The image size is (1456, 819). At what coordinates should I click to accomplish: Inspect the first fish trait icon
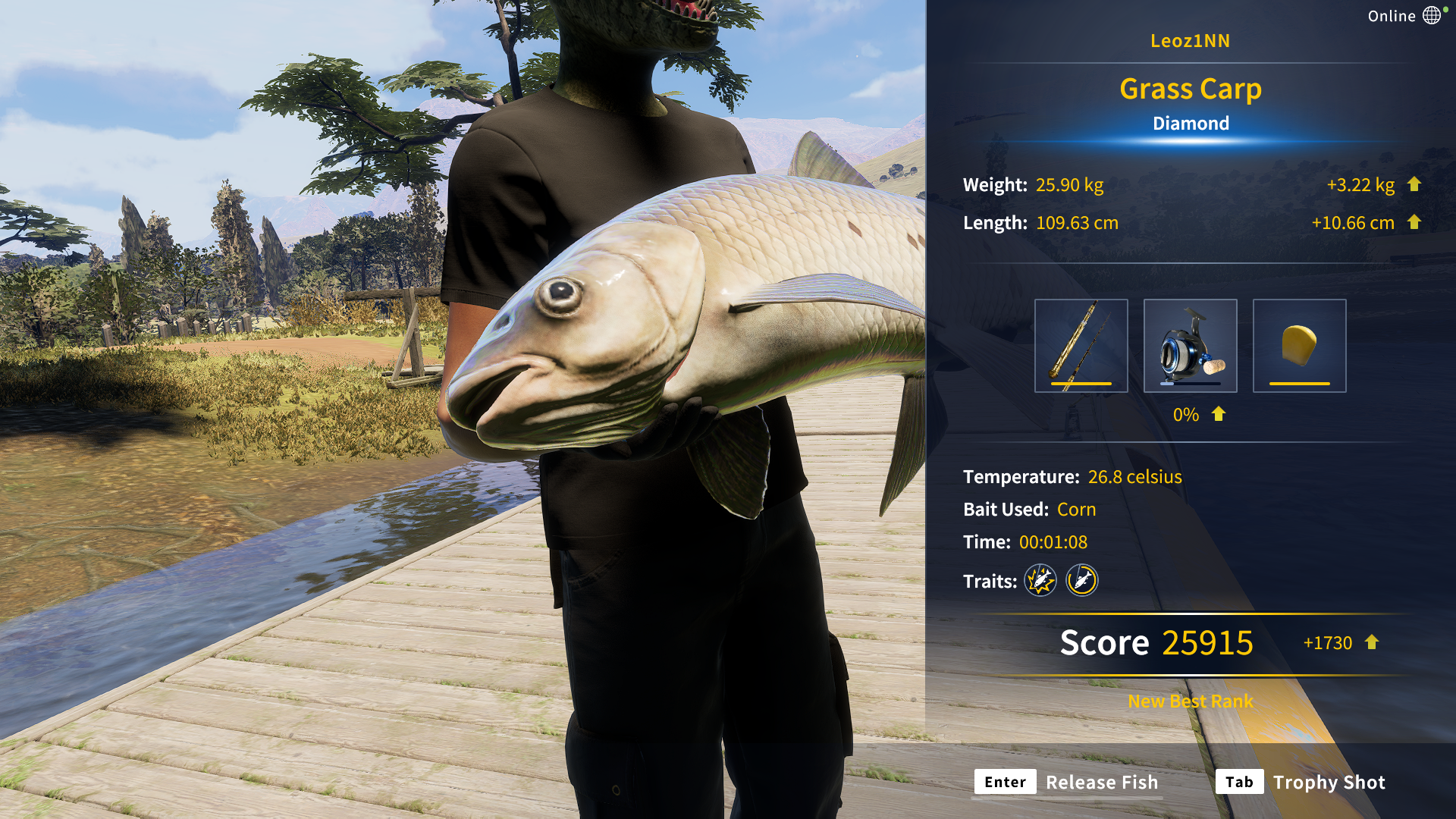pos(1040,581)
